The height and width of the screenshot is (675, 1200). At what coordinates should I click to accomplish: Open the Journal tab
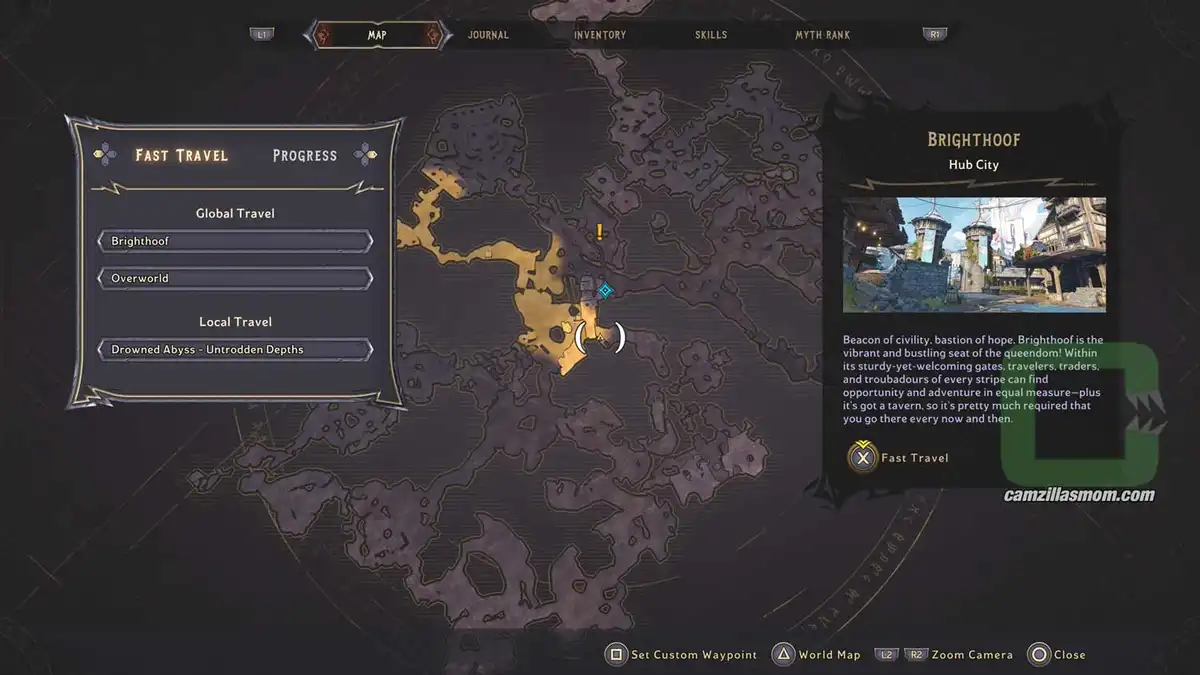(x=488, y=35)
